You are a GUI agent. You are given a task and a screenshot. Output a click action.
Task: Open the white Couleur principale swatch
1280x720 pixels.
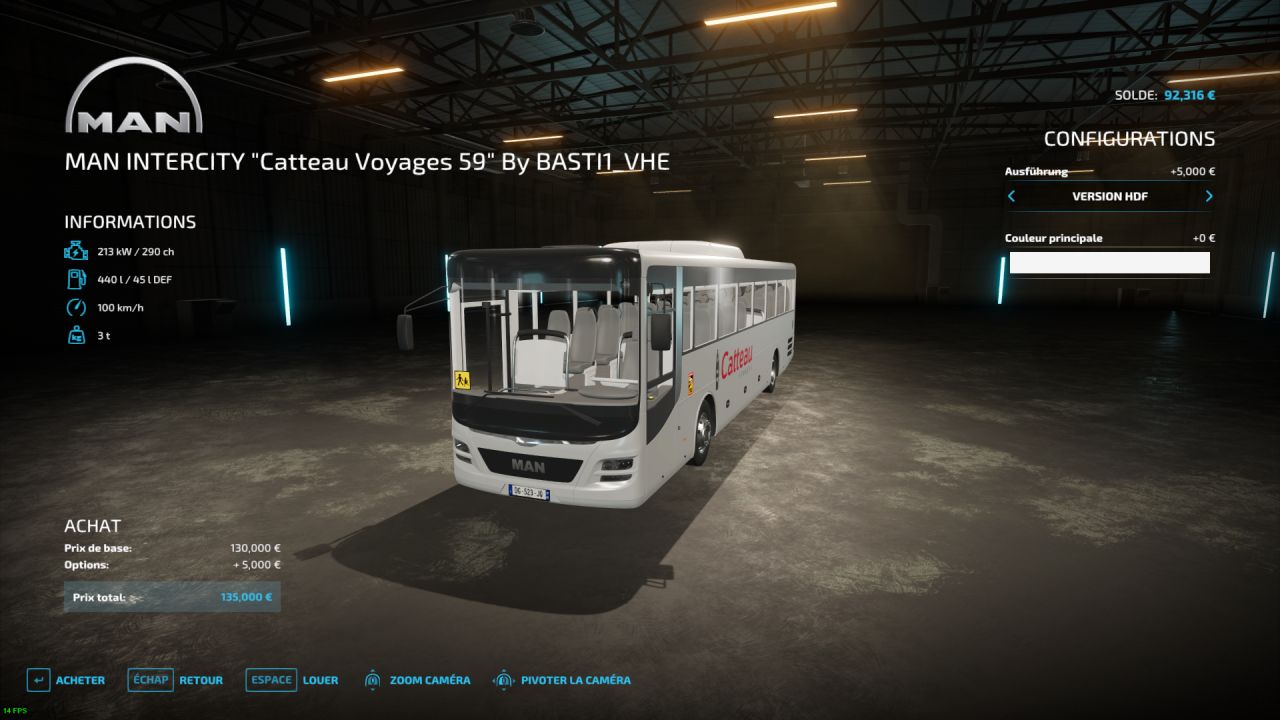point(1109,263)
